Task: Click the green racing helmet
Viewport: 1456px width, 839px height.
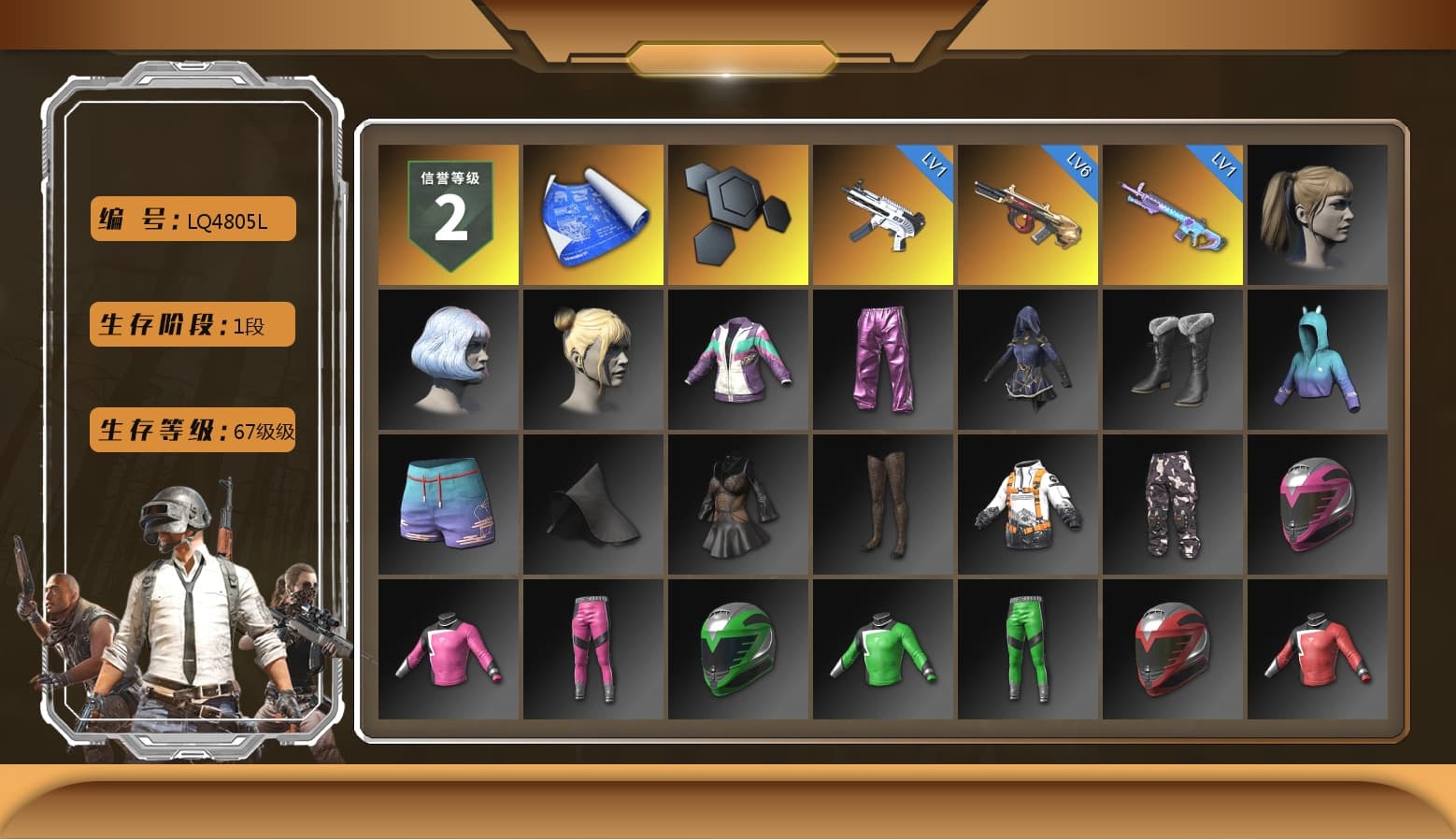Action: coord(737,649)
